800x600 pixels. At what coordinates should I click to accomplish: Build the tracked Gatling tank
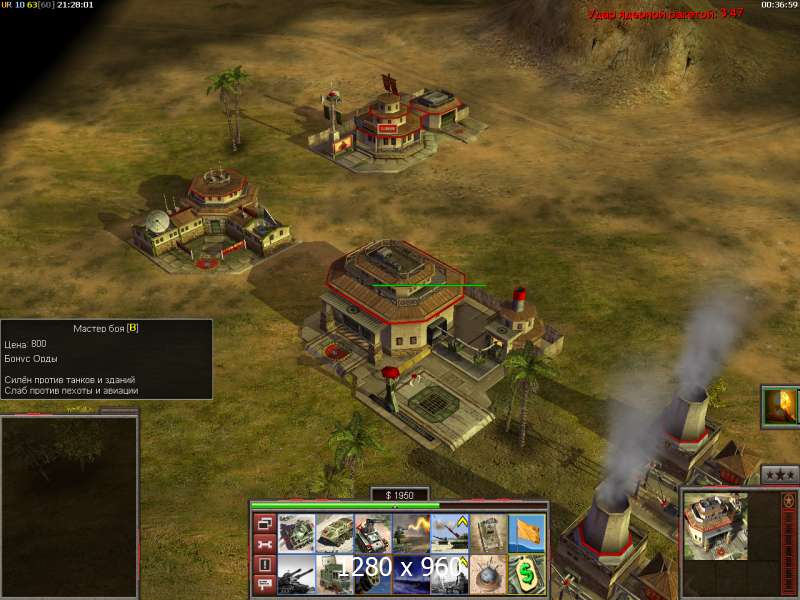coord(372,533)
